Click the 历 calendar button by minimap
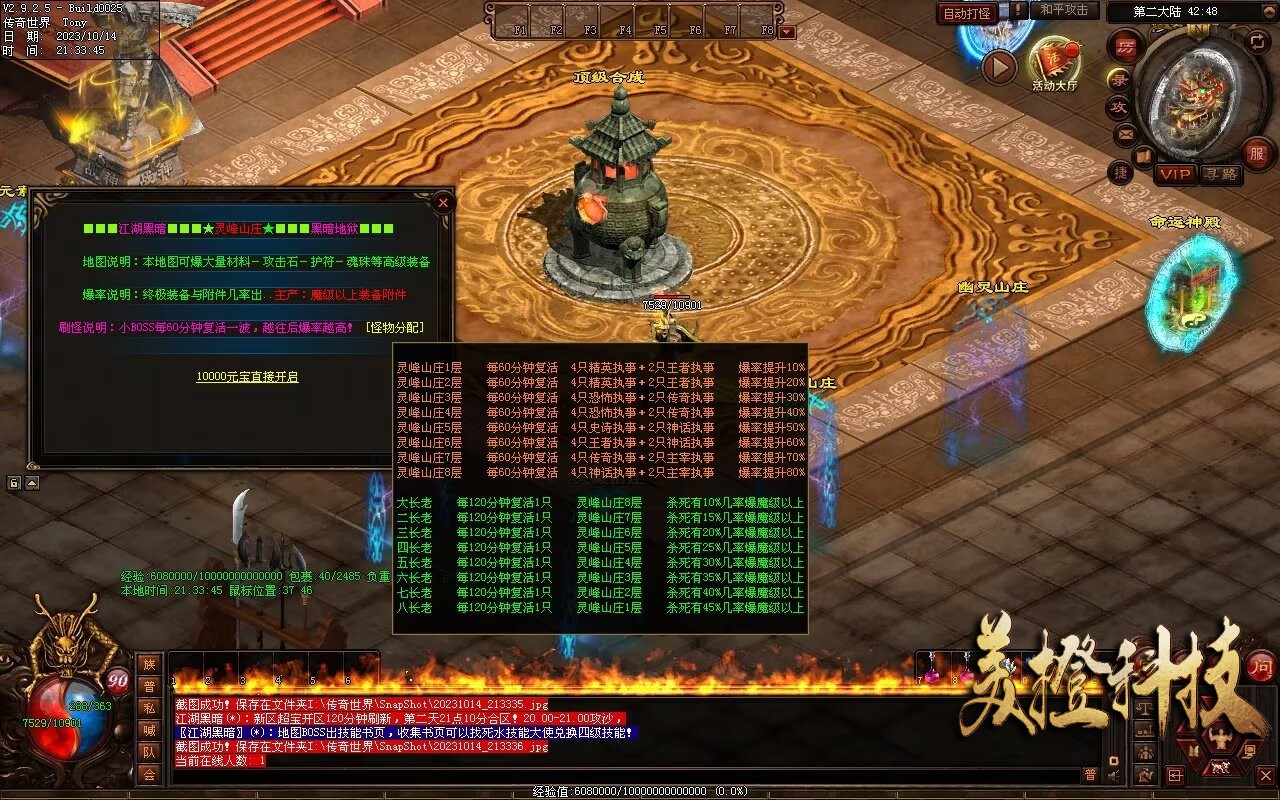 (x=1126, y=47)
